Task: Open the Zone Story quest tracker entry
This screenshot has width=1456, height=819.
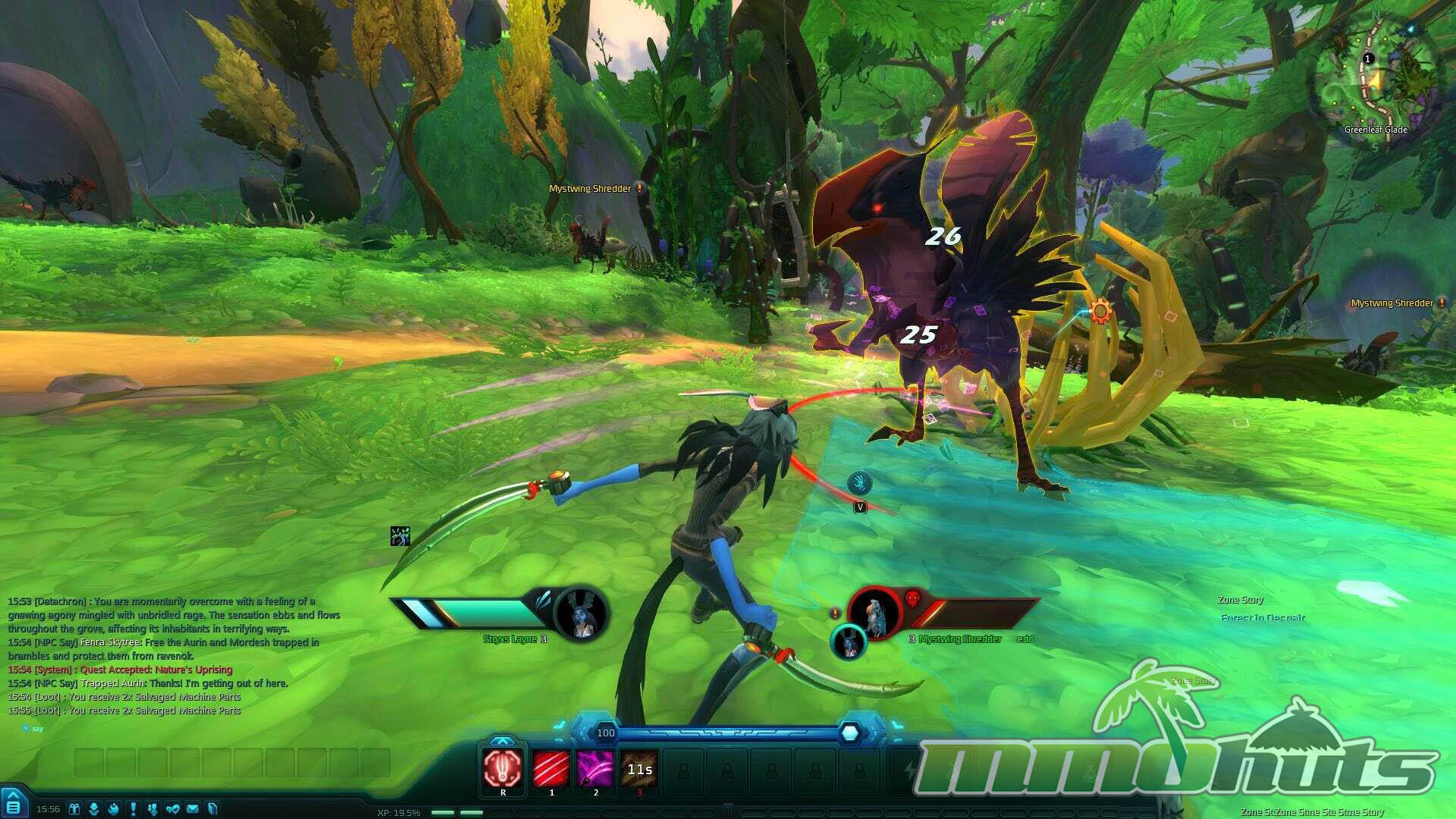Action: pyautogui.click(x=1241, y=600)
